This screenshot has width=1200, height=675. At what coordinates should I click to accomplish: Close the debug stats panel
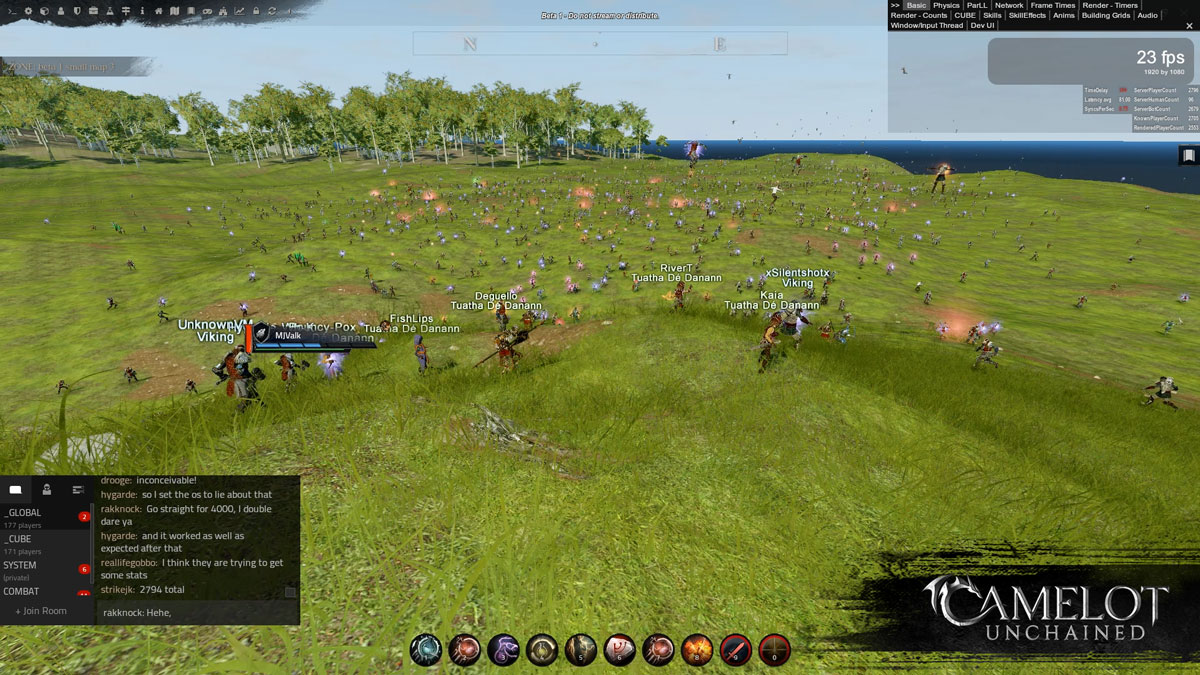click(x=1189, y=26)
